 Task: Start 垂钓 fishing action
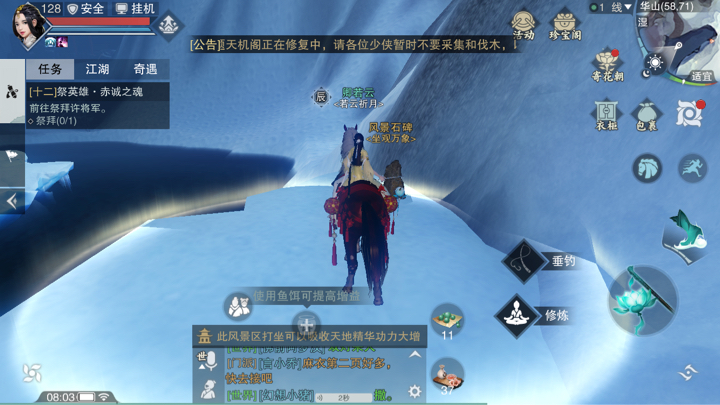point(526,261)
